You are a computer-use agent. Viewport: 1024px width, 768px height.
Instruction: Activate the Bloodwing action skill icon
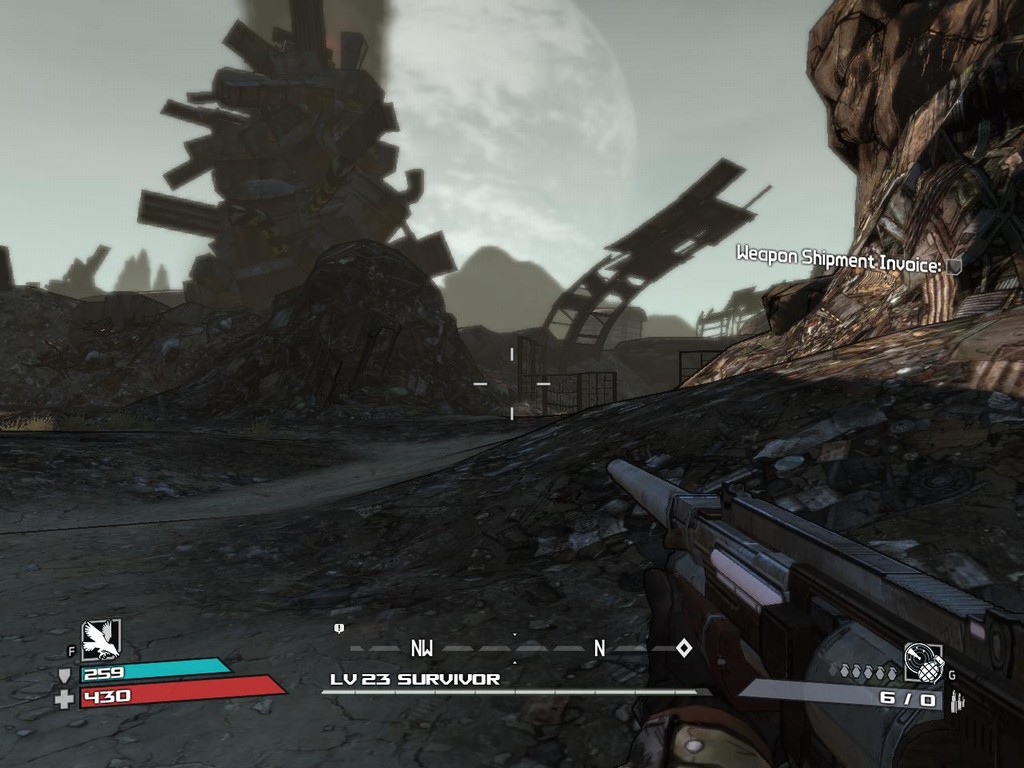(101, 639)
